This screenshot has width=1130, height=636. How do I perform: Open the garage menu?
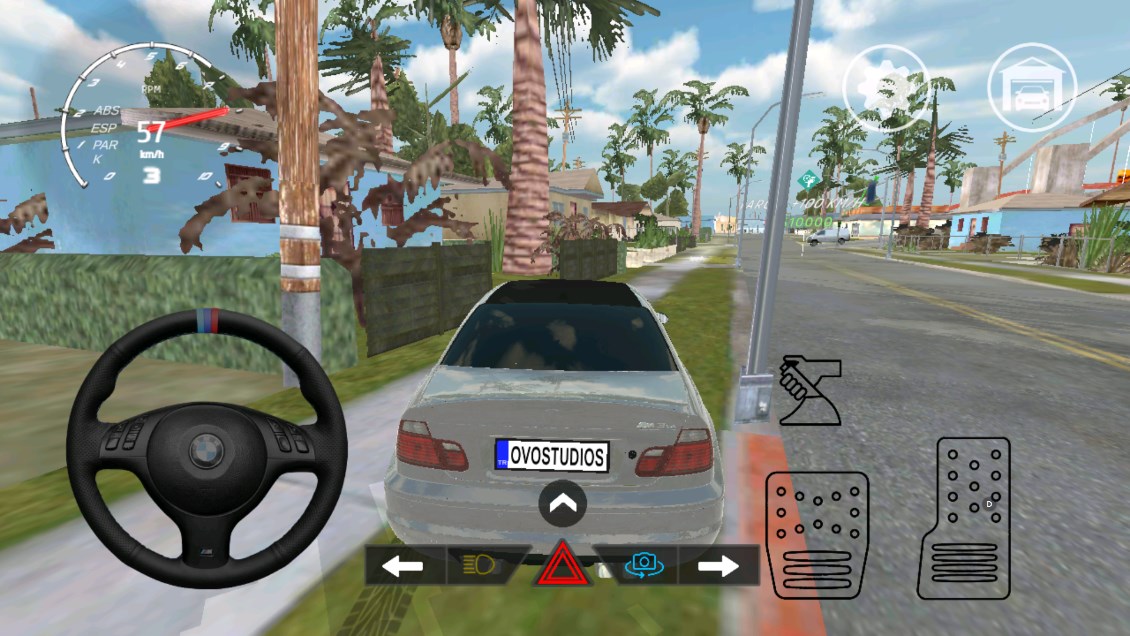point(1031,88)
